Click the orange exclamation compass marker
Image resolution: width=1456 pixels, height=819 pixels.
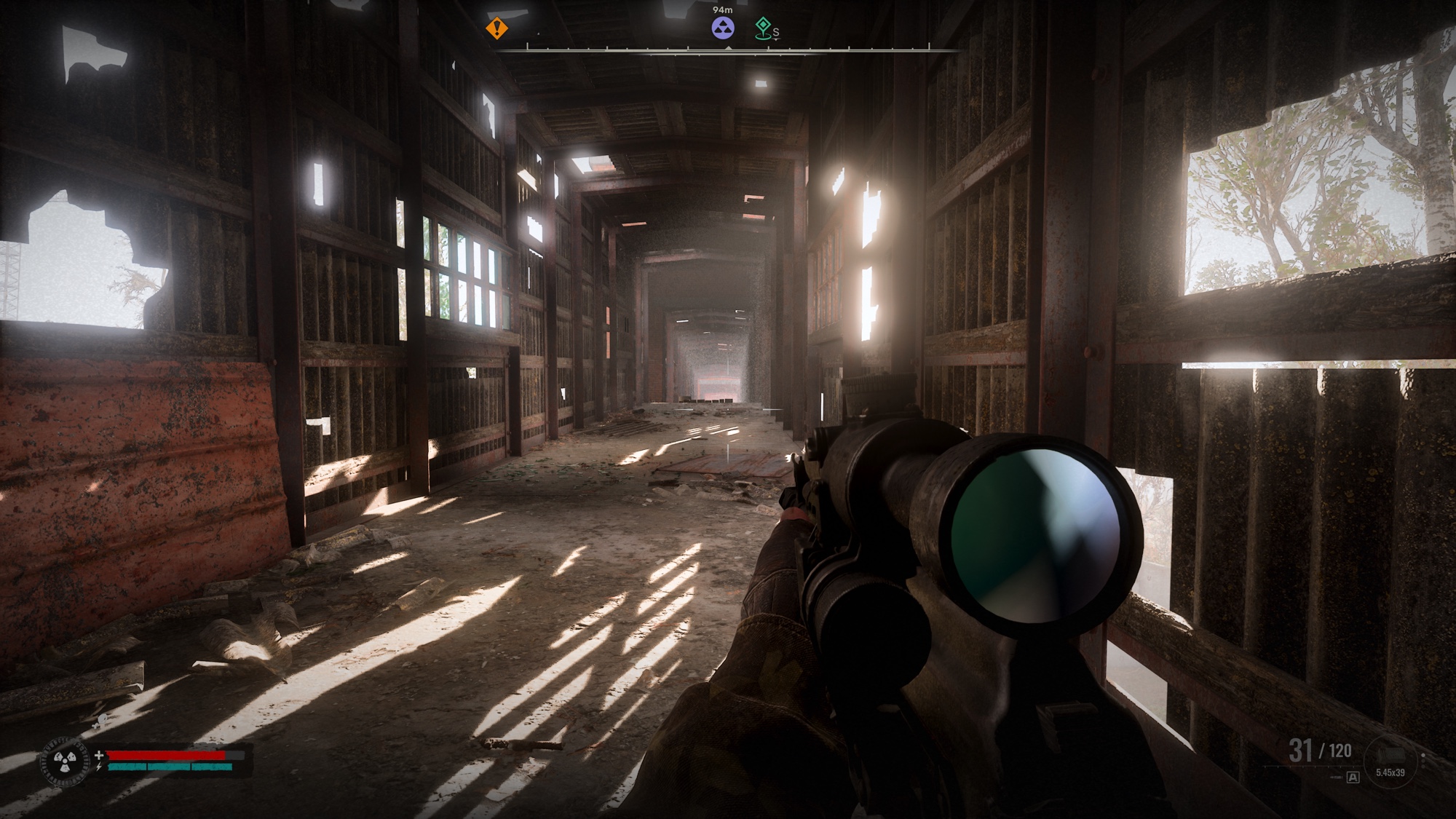pos(497,29)
